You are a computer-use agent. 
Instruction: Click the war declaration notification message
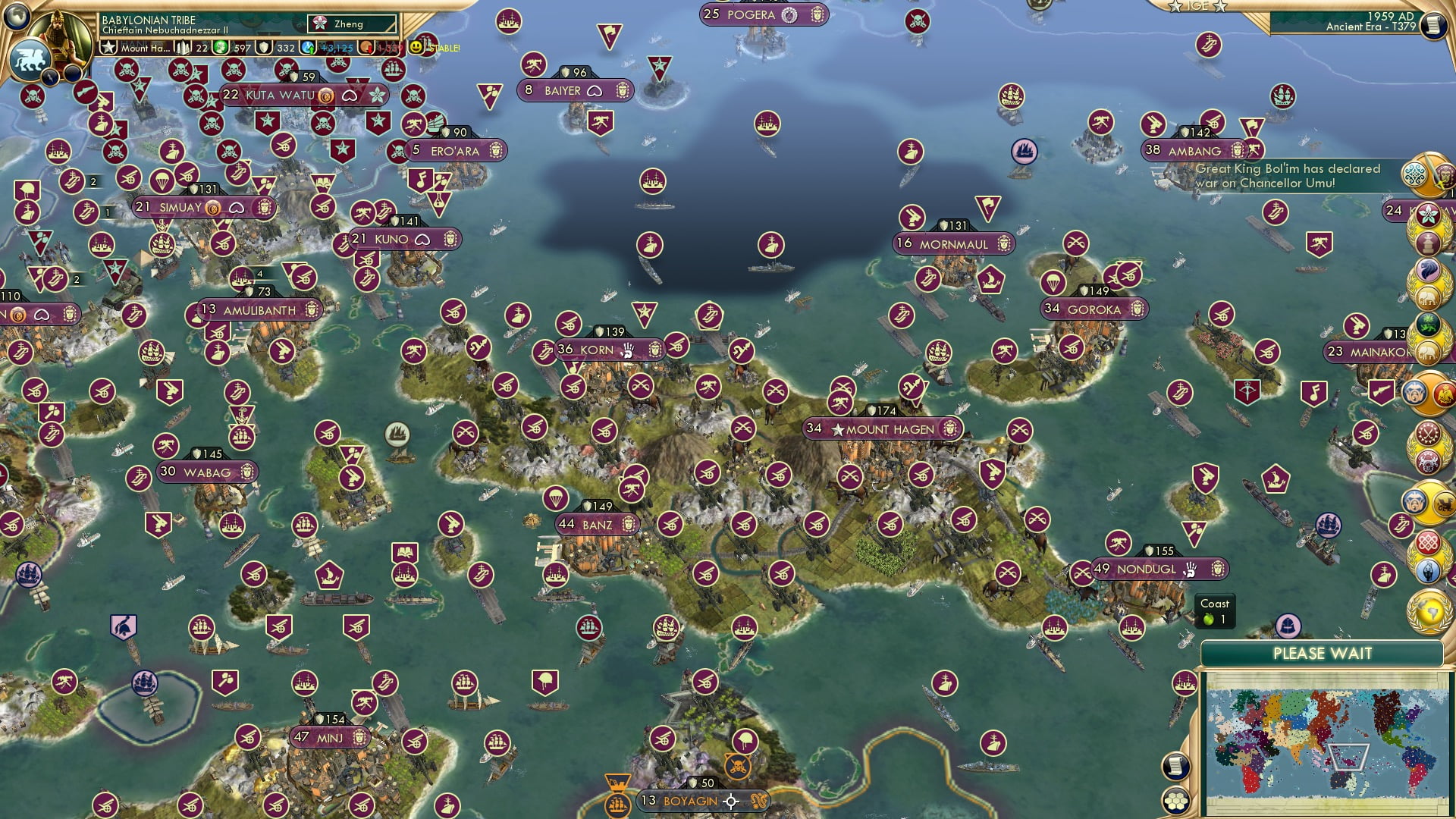(1288, 175)
